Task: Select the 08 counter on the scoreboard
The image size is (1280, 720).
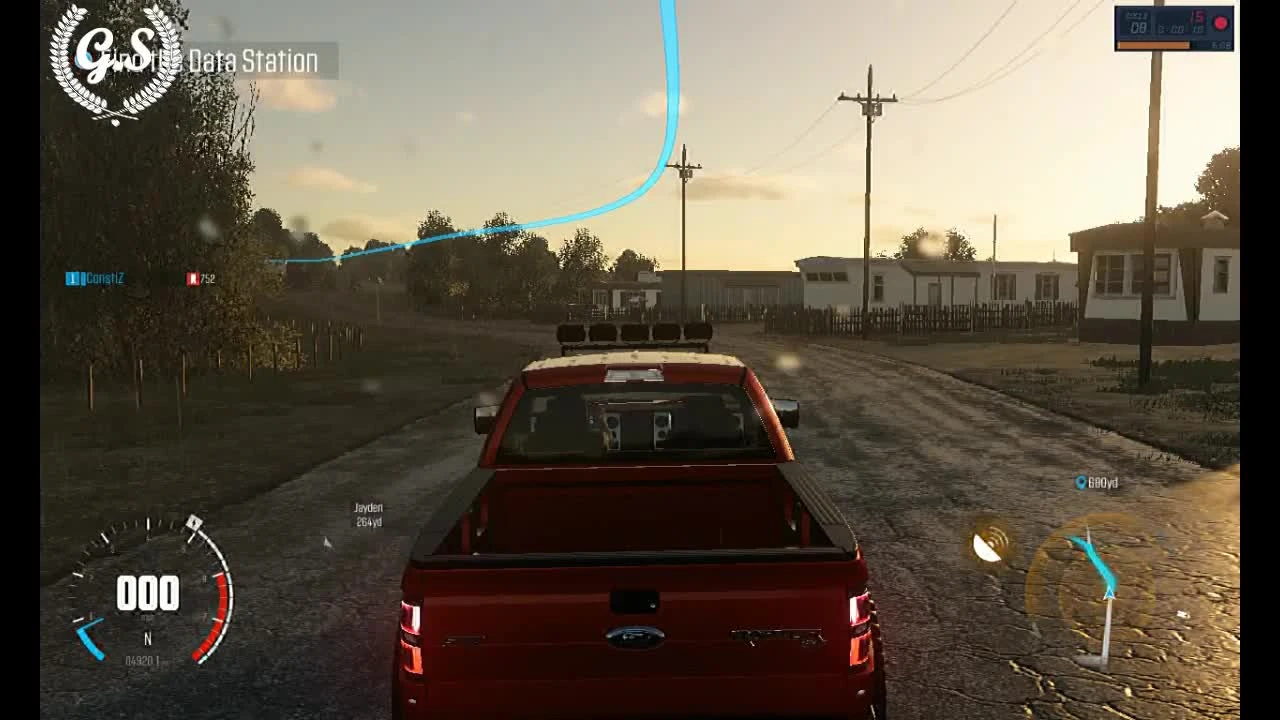Action: coord(1140,28)
